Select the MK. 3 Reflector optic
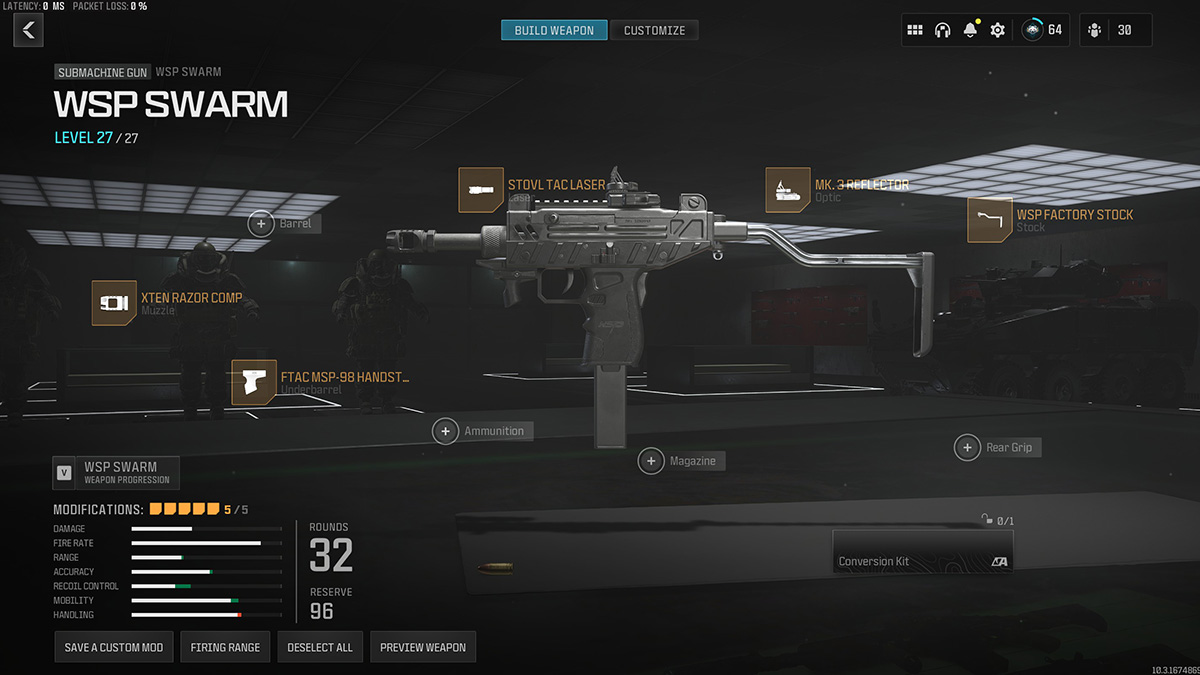The width and height of the screenshot is (1200, 675). tap(788, 190)
